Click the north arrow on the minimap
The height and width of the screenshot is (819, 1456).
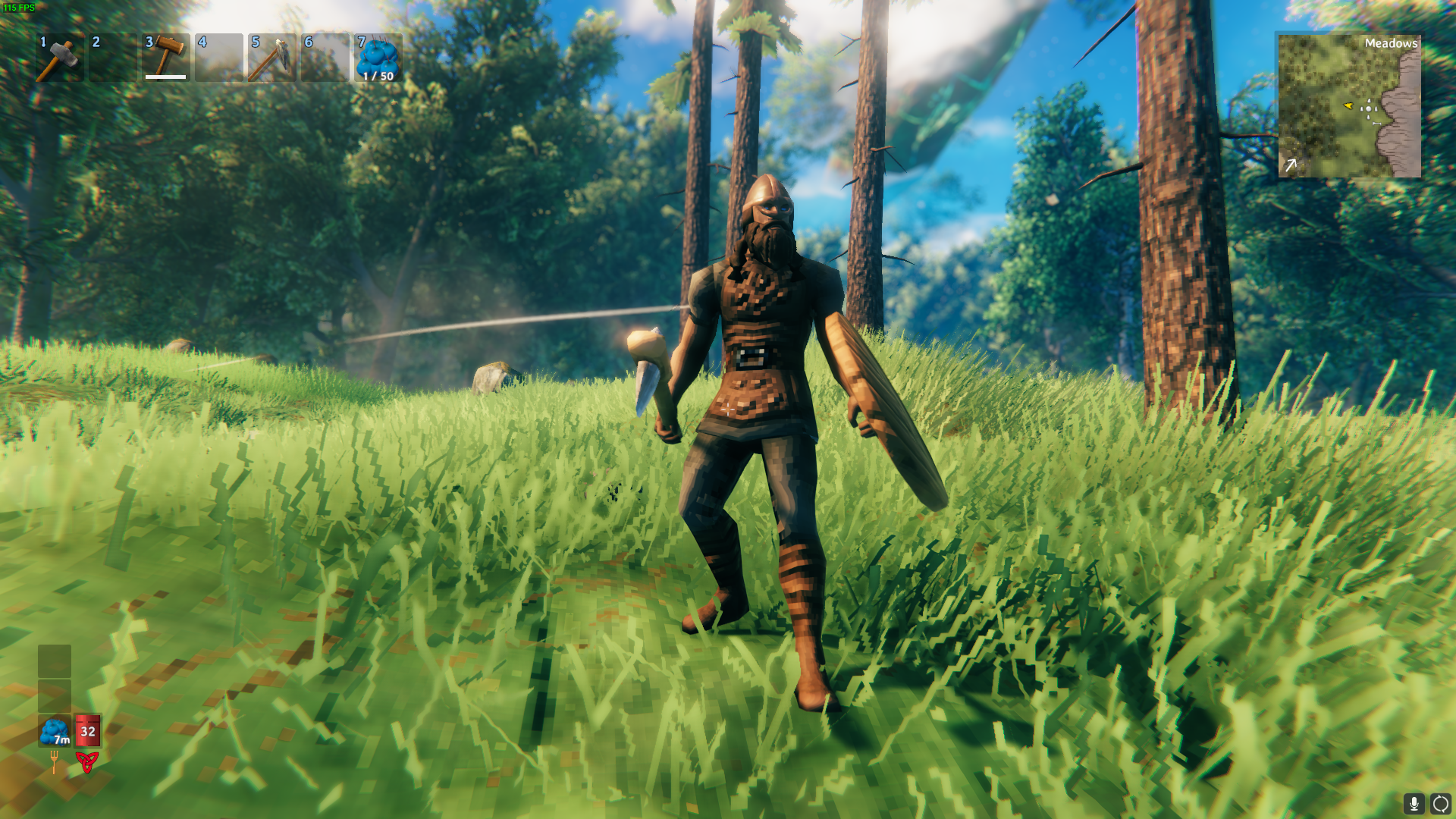(1291, 163)
